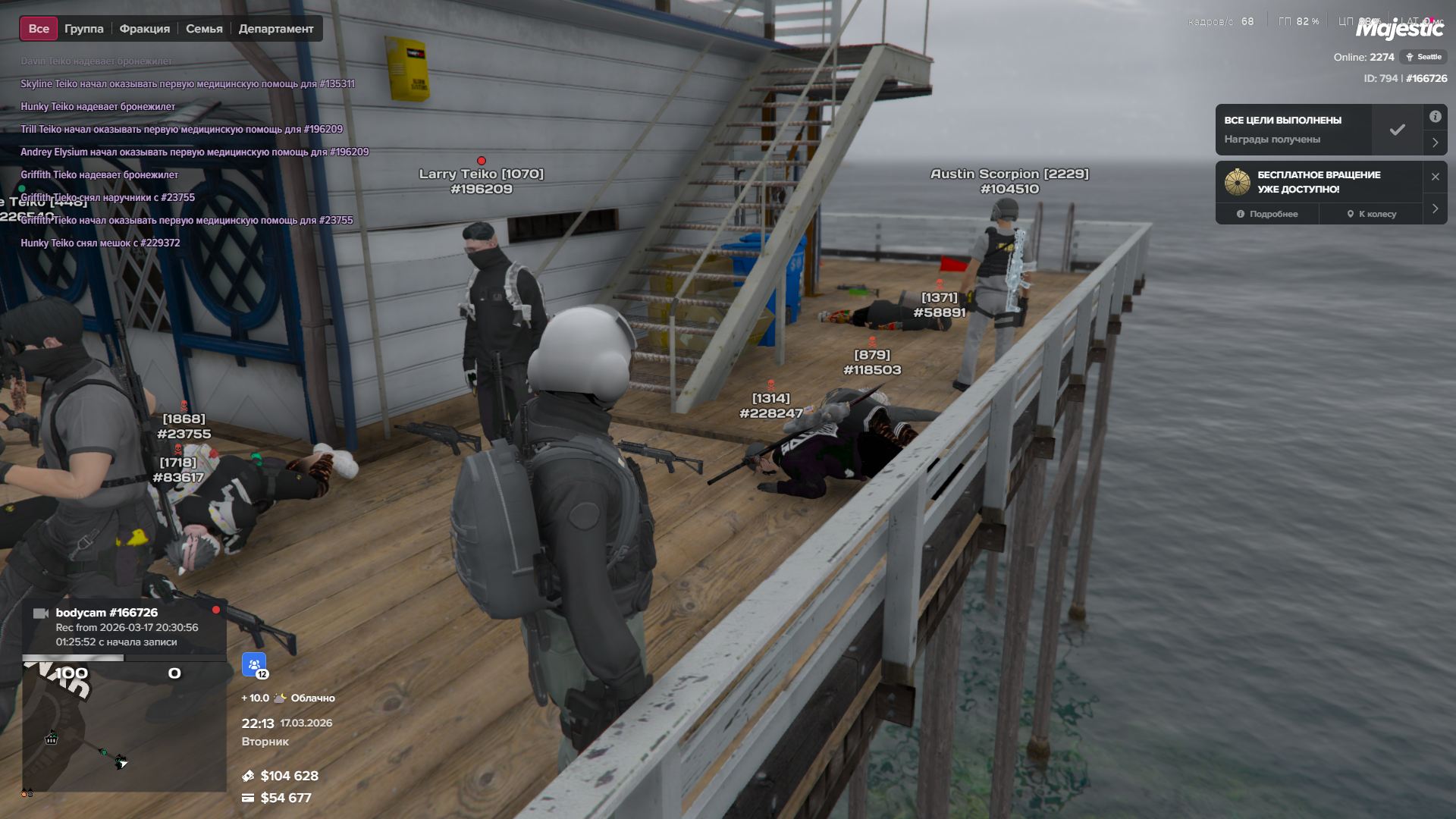Viewport: 1456px width, 819px height.
Task: Expand the completed goals panel arrow
Action: coord(1435,143)
